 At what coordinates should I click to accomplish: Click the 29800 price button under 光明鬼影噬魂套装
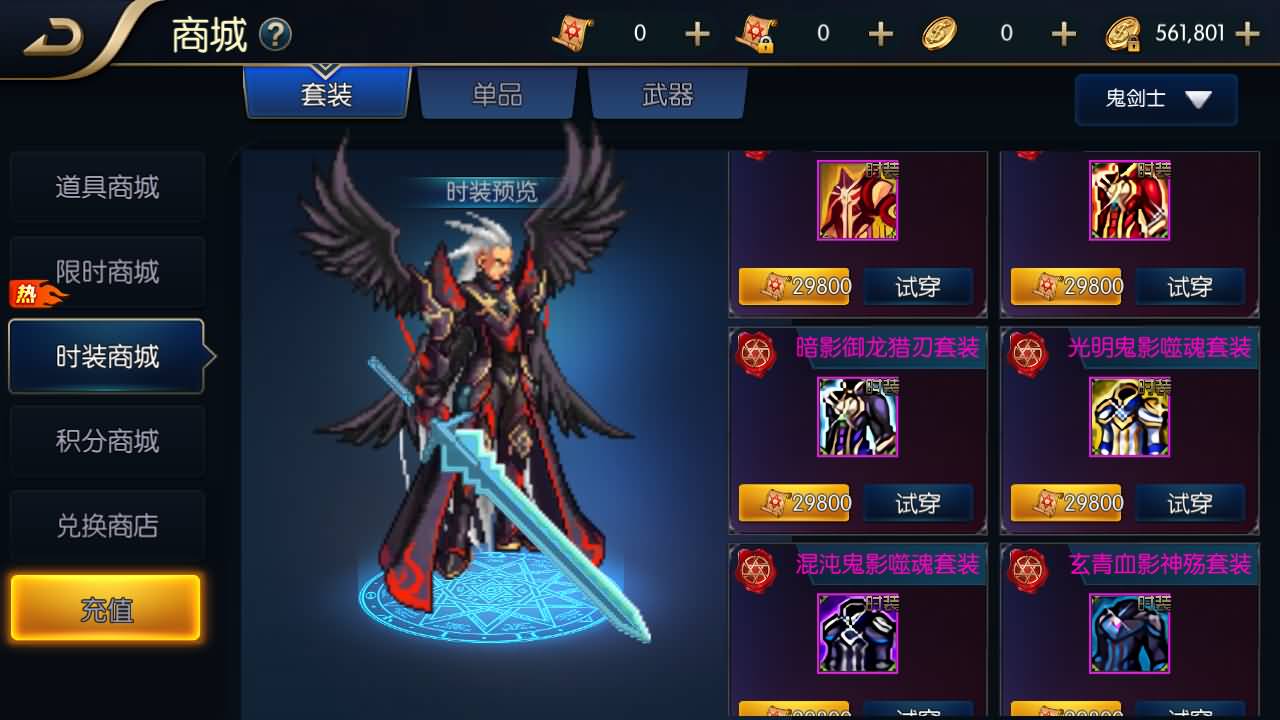coord(1066,504)
